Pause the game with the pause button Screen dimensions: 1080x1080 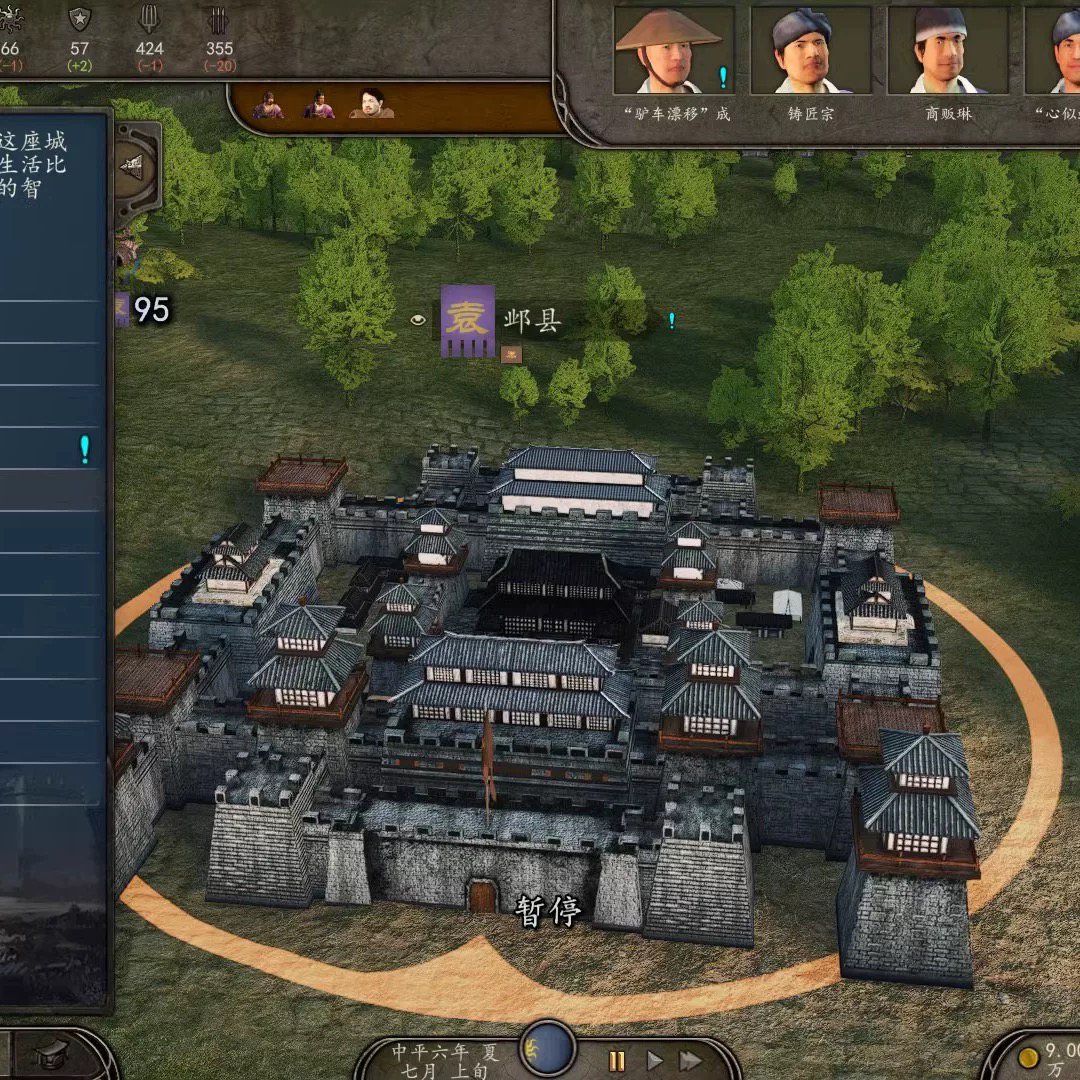[617, 1060]
